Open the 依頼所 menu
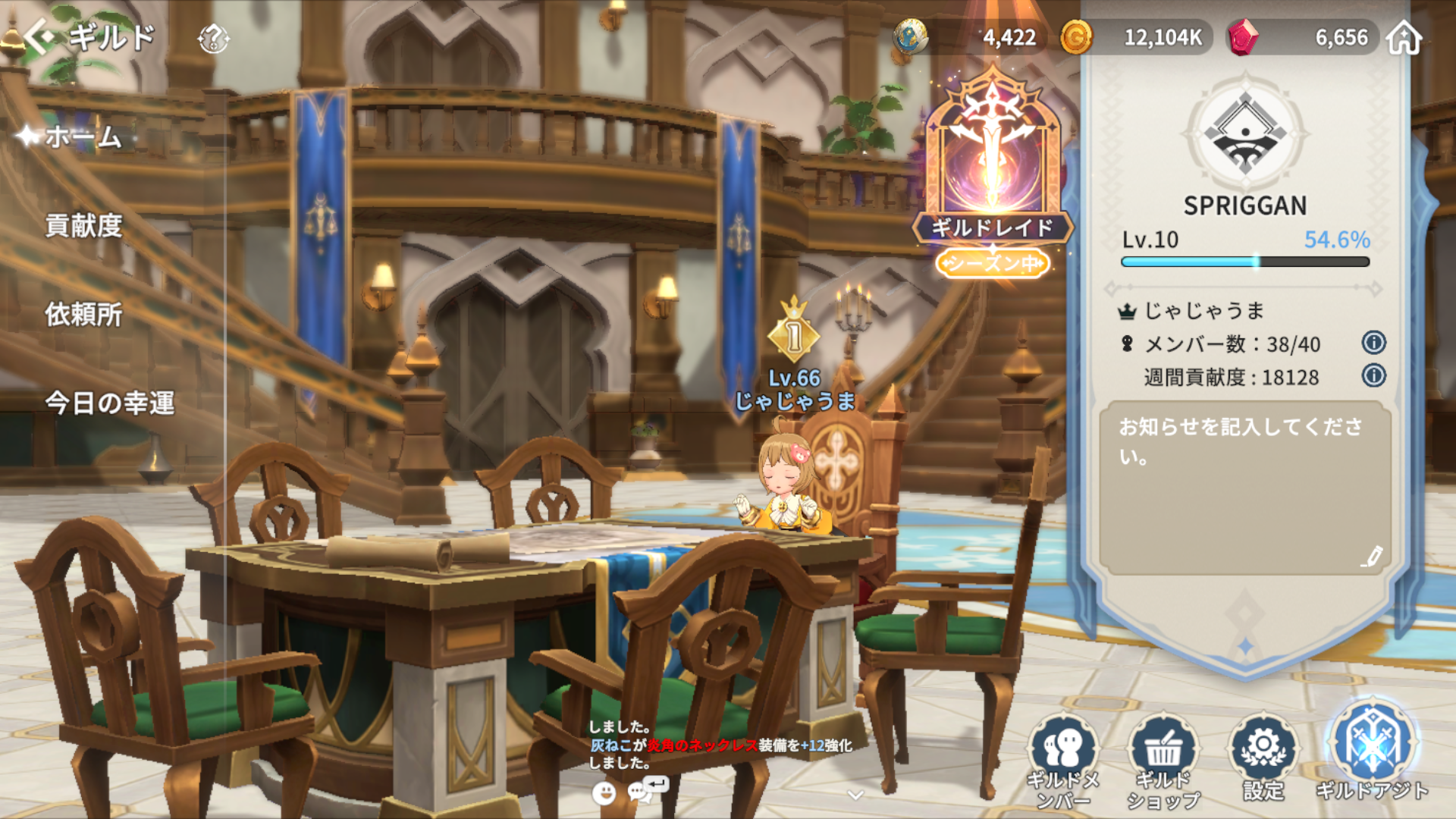 83,315
